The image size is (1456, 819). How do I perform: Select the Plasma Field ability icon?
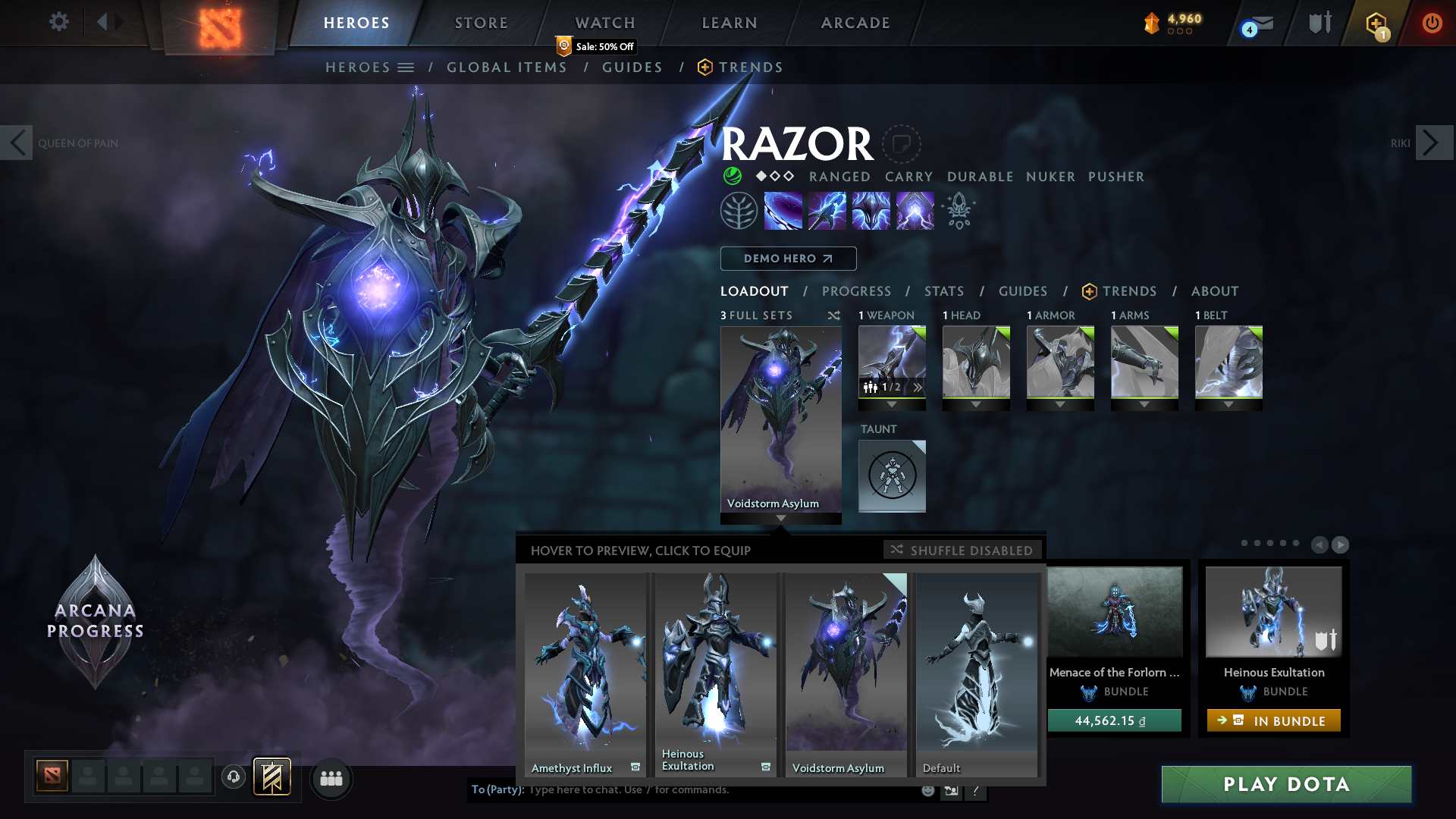pyautogui.click(x=783, y=210)
